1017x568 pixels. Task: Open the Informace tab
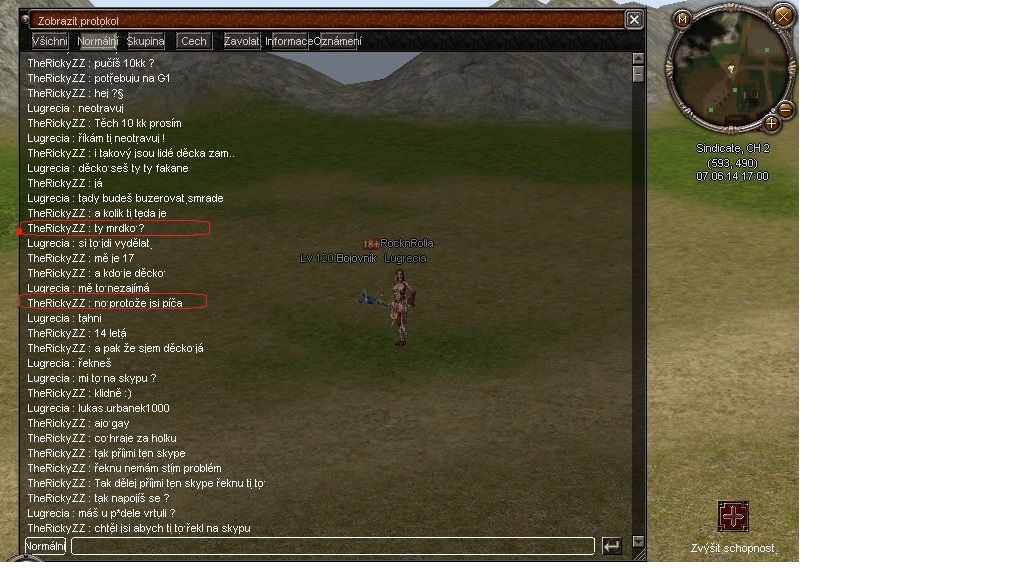coord(288,41)
